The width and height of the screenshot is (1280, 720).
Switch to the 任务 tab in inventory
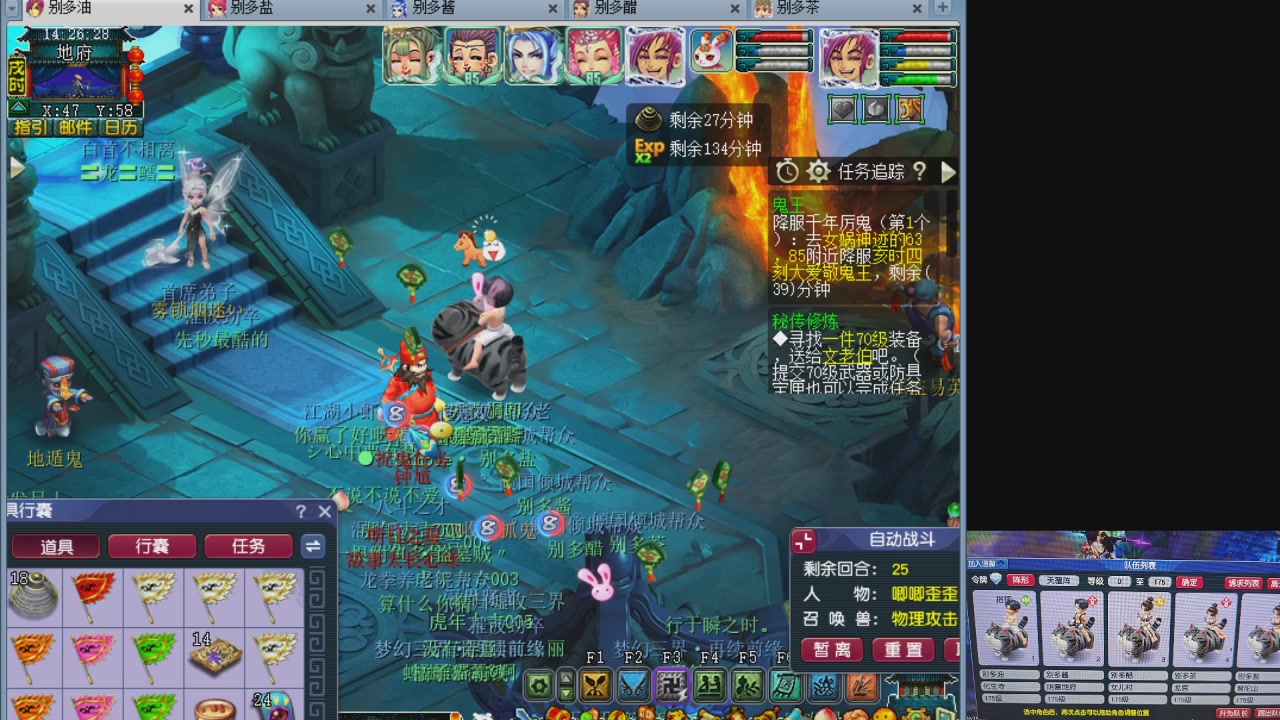coord(248,547)
